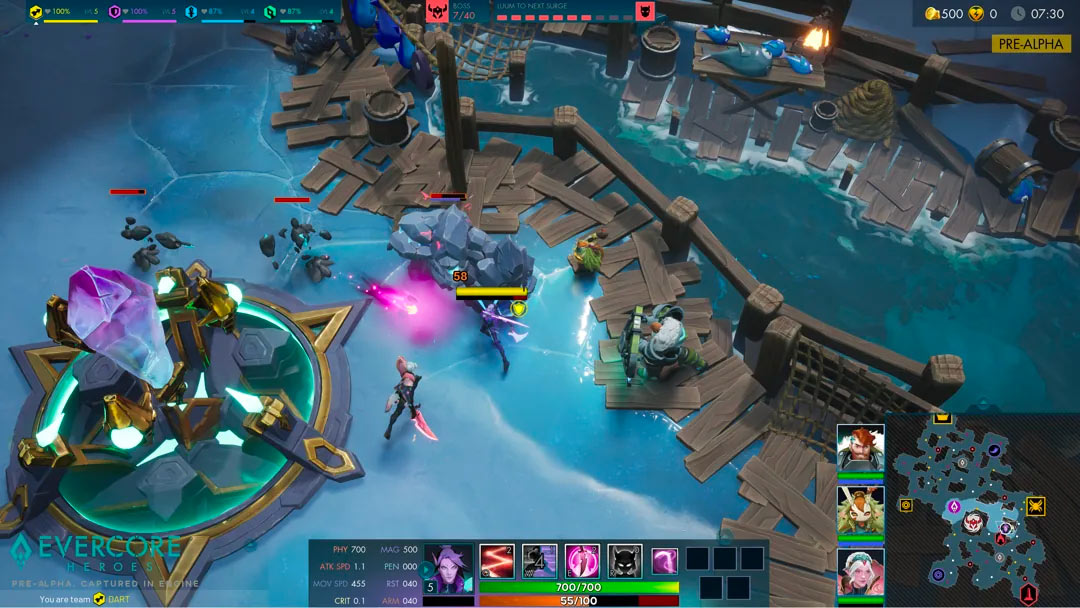Trigger the horned cat mask R ability
Viewport: 1080px width, 608px height.
[x=625, y=561]
